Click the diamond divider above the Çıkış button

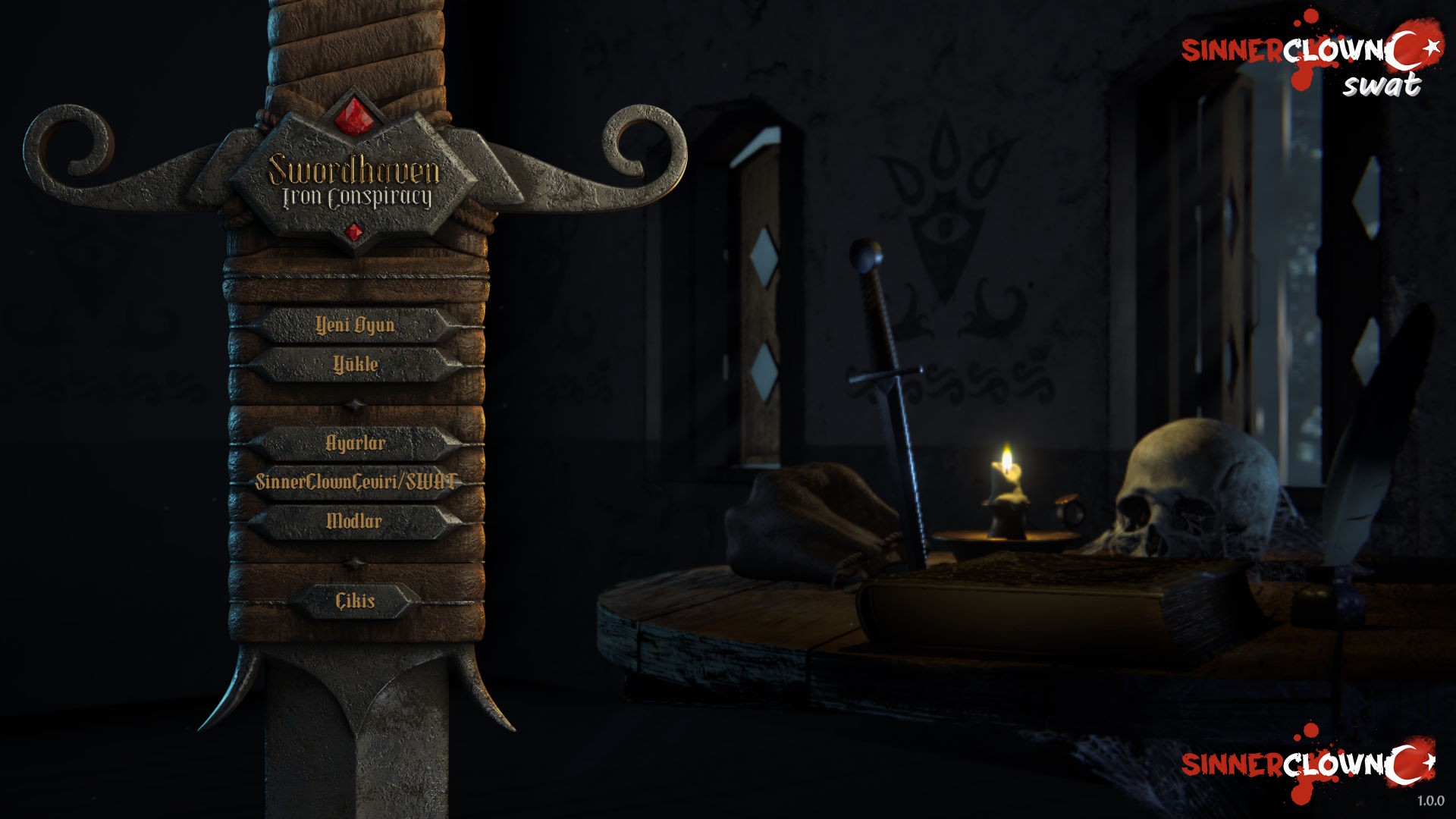point(353,562)
